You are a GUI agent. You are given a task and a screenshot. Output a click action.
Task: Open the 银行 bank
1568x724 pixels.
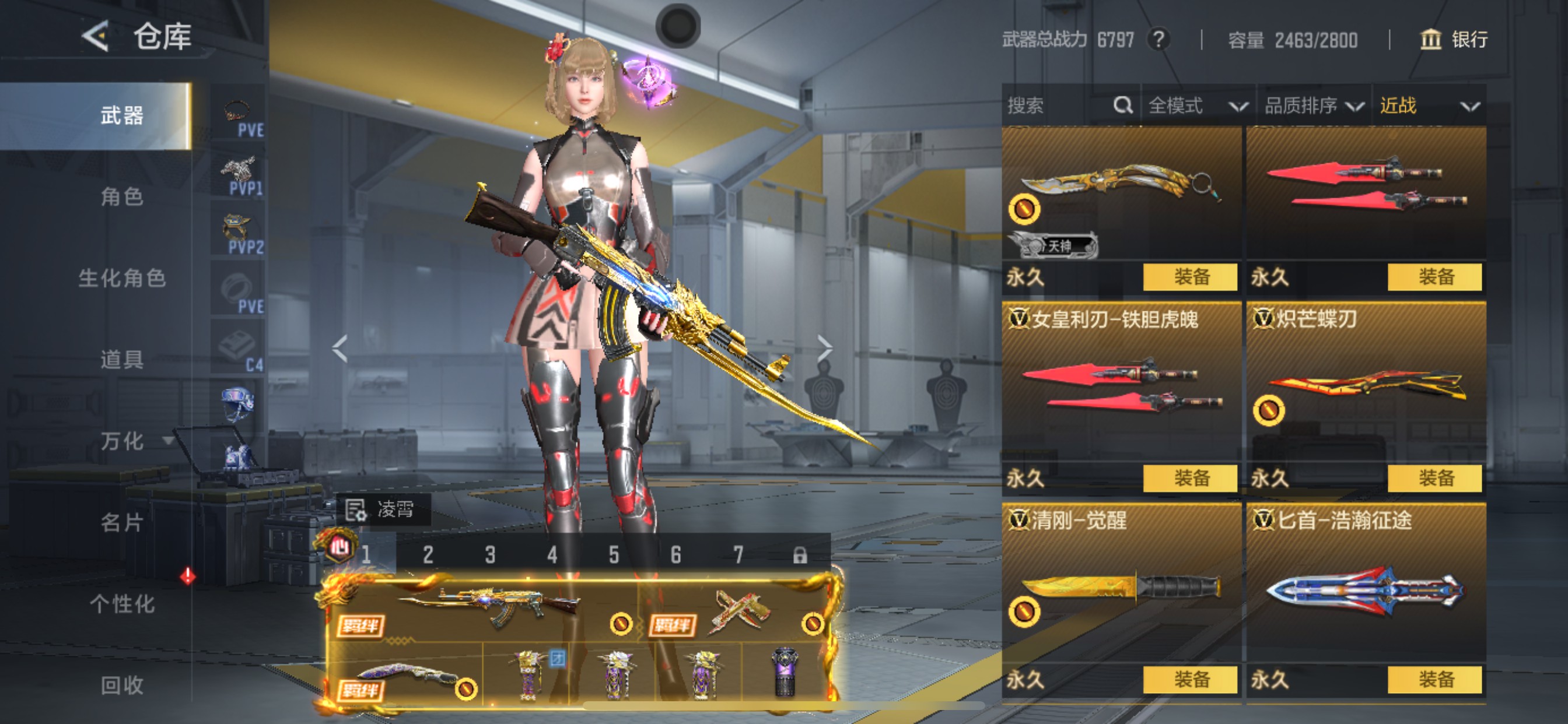point(1454,40)
